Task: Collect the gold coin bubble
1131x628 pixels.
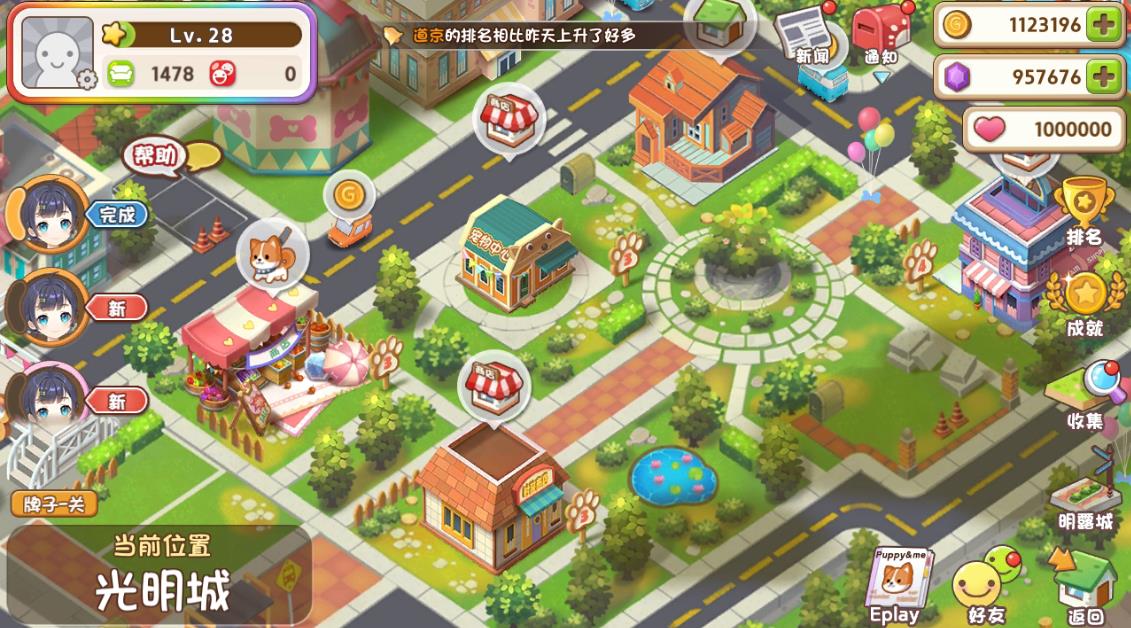Action: (x=347, y=194)
